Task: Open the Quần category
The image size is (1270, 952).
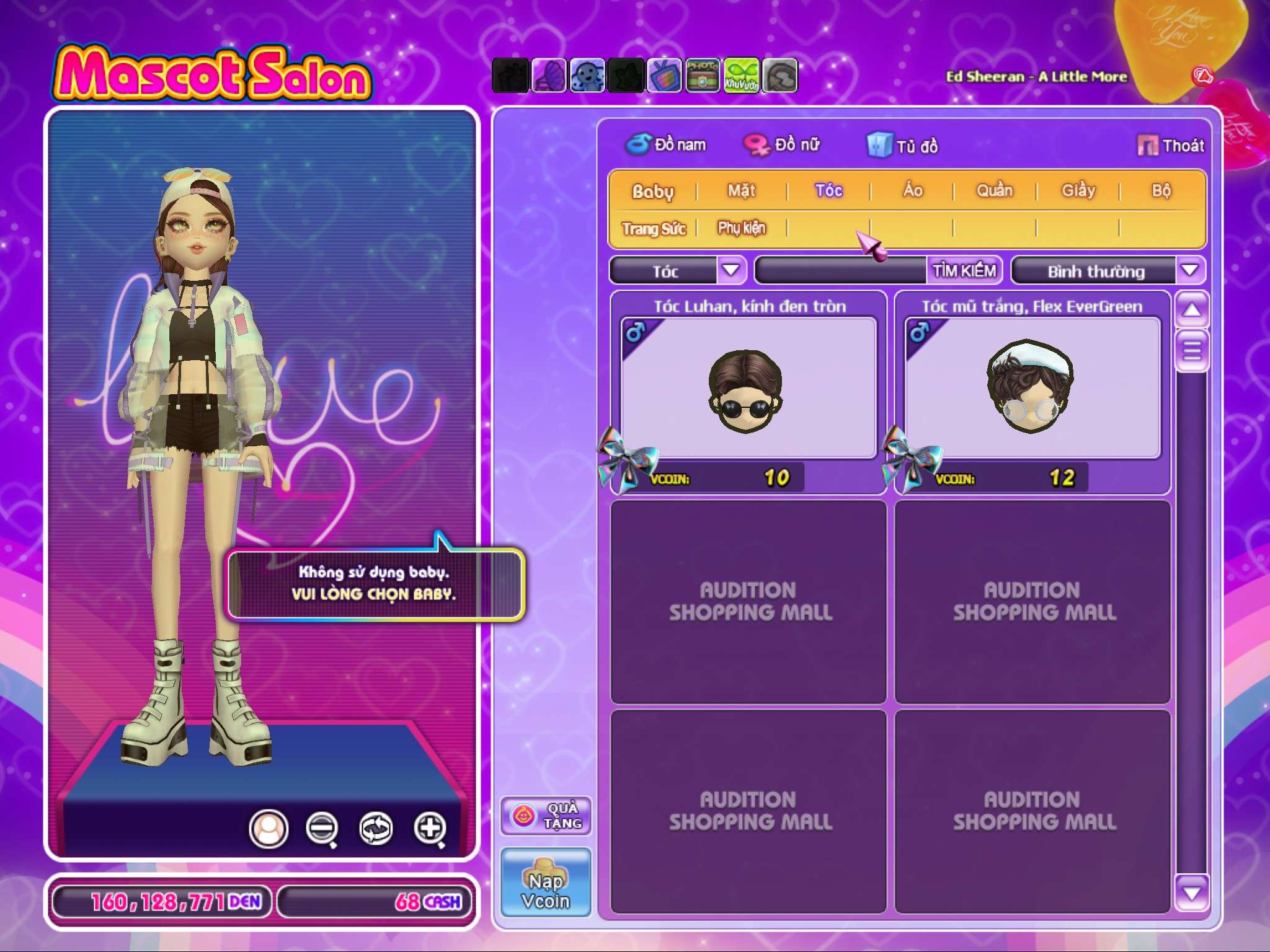Action: (994, 190)
